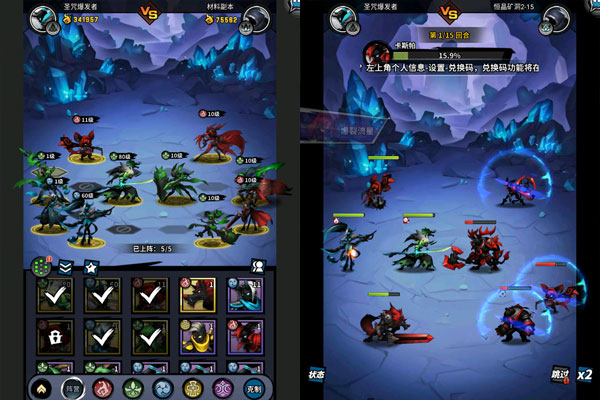600x400 pixels.
Task: Filter heroes by blue swirl faction
Action: [x=162, y=388]
